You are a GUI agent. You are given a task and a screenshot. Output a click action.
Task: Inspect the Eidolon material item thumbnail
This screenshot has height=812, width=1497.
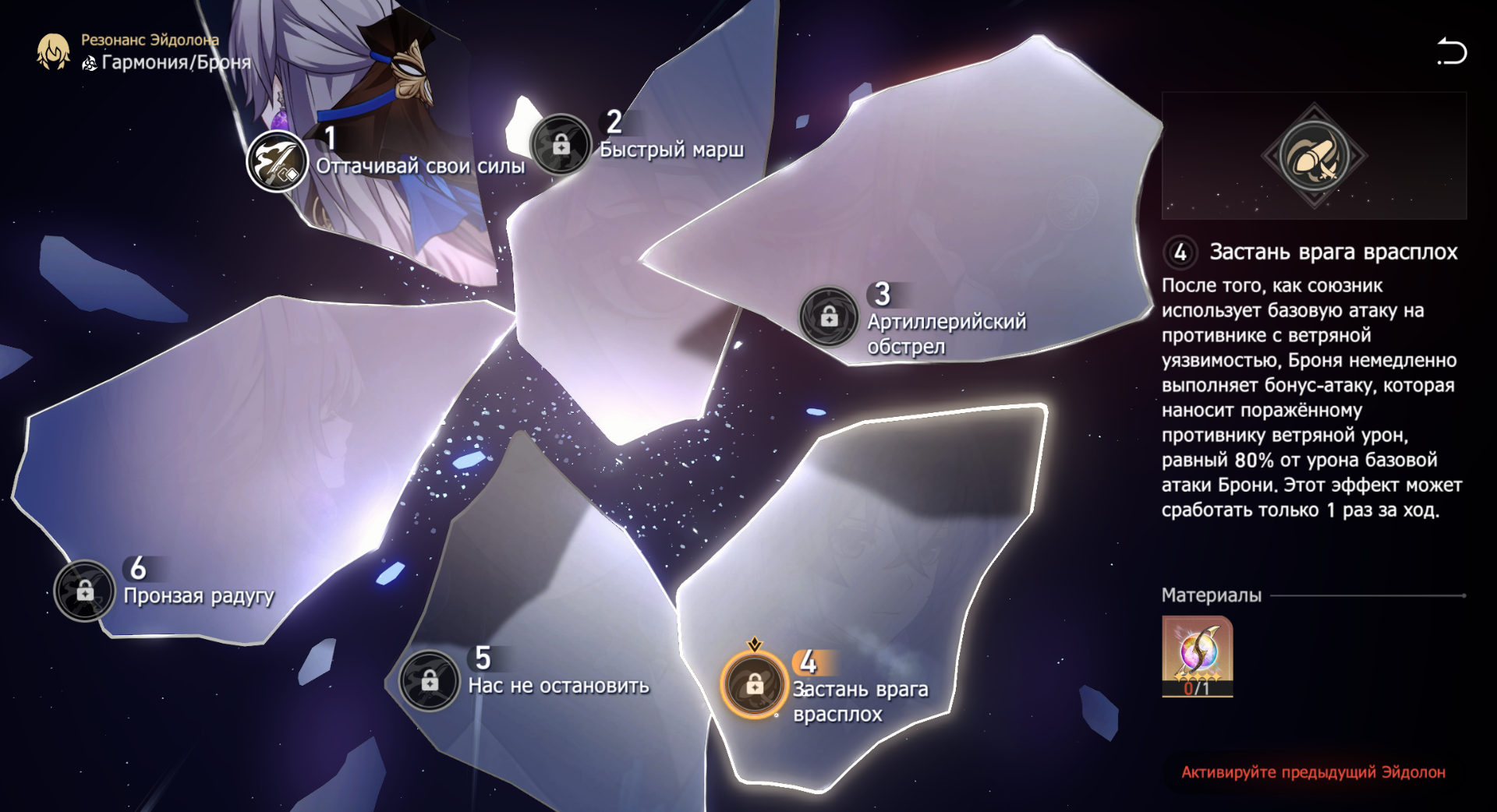click(1197, 655)
